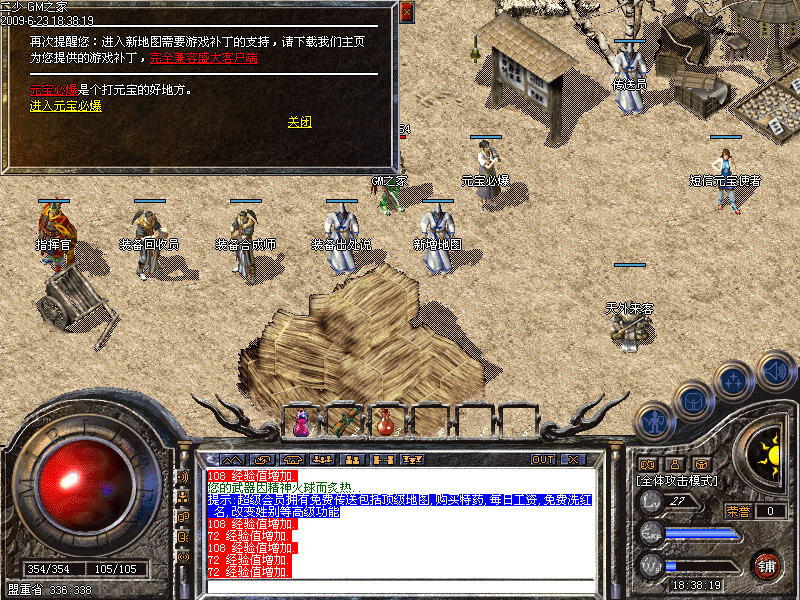Click the OUT button above the chat

point(543,460)
